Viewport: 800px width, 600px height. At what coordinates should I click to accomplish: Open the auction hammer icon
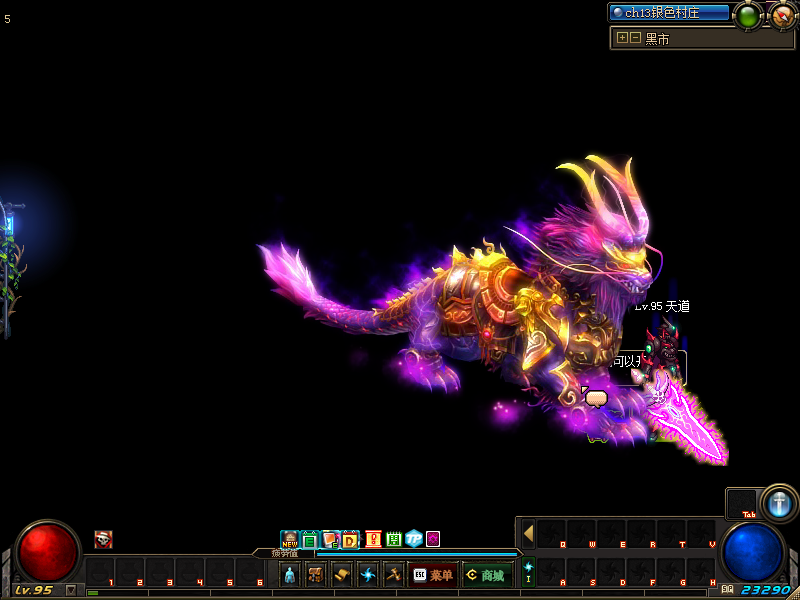click(393, 575)
